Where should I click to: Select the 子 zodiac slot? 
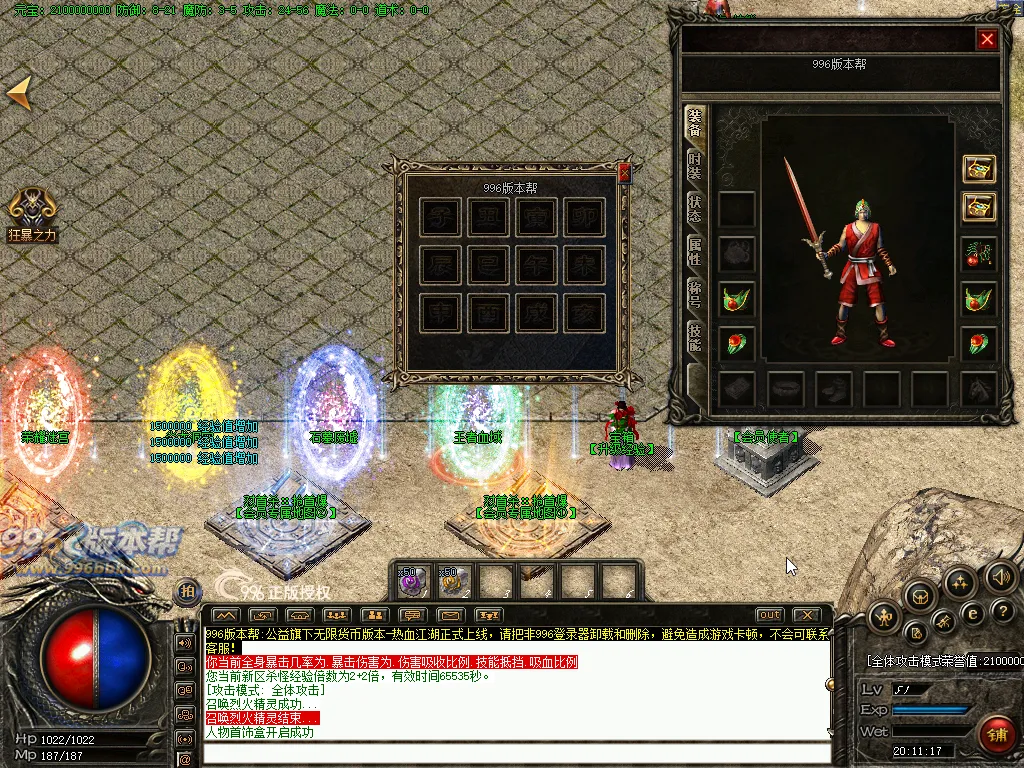440,217
